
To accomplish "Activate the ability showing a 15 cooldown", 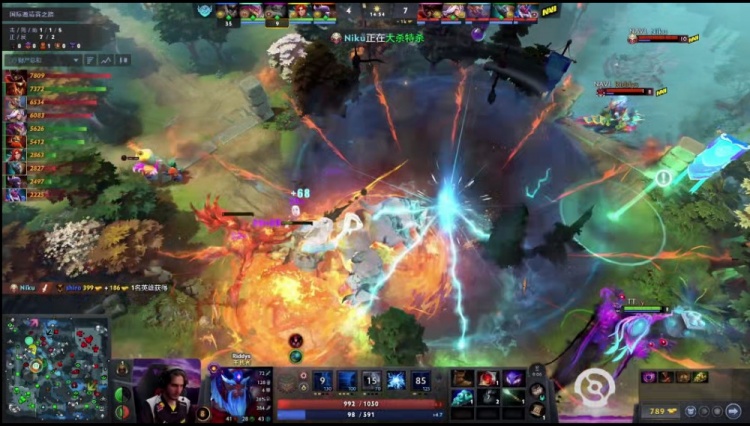I will [371, 381].
